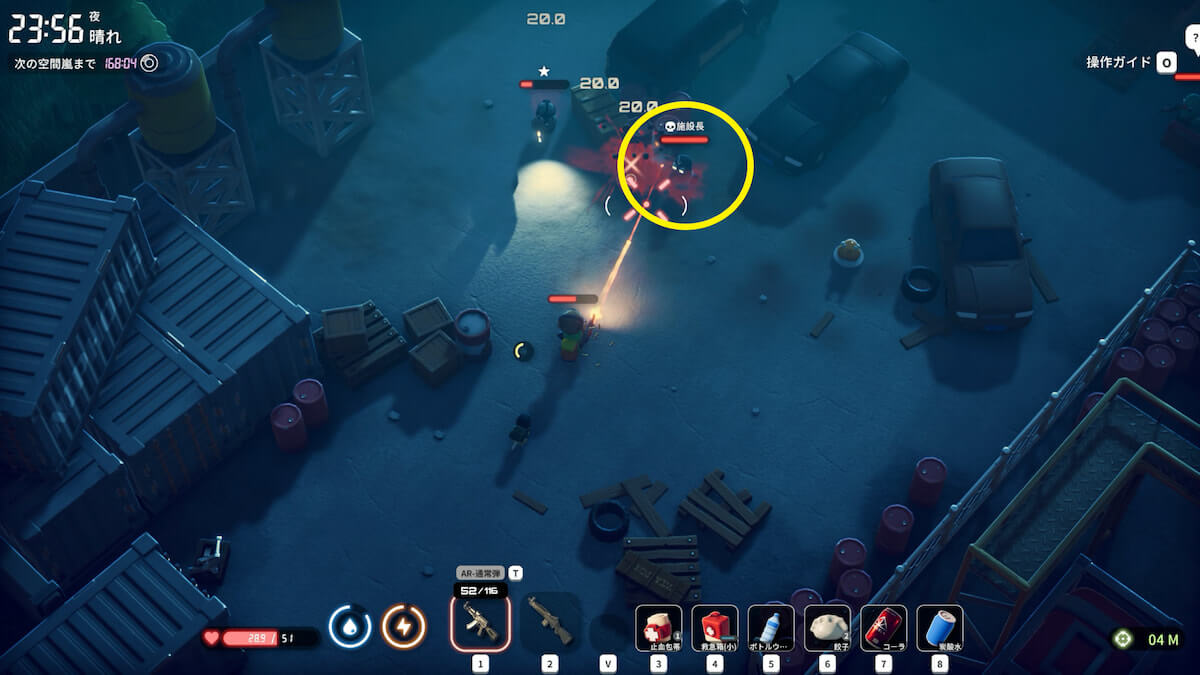Select the 救急箱(小) first aid kit
This screenshot has width=1200, height=675.
[x=715, y=627]
